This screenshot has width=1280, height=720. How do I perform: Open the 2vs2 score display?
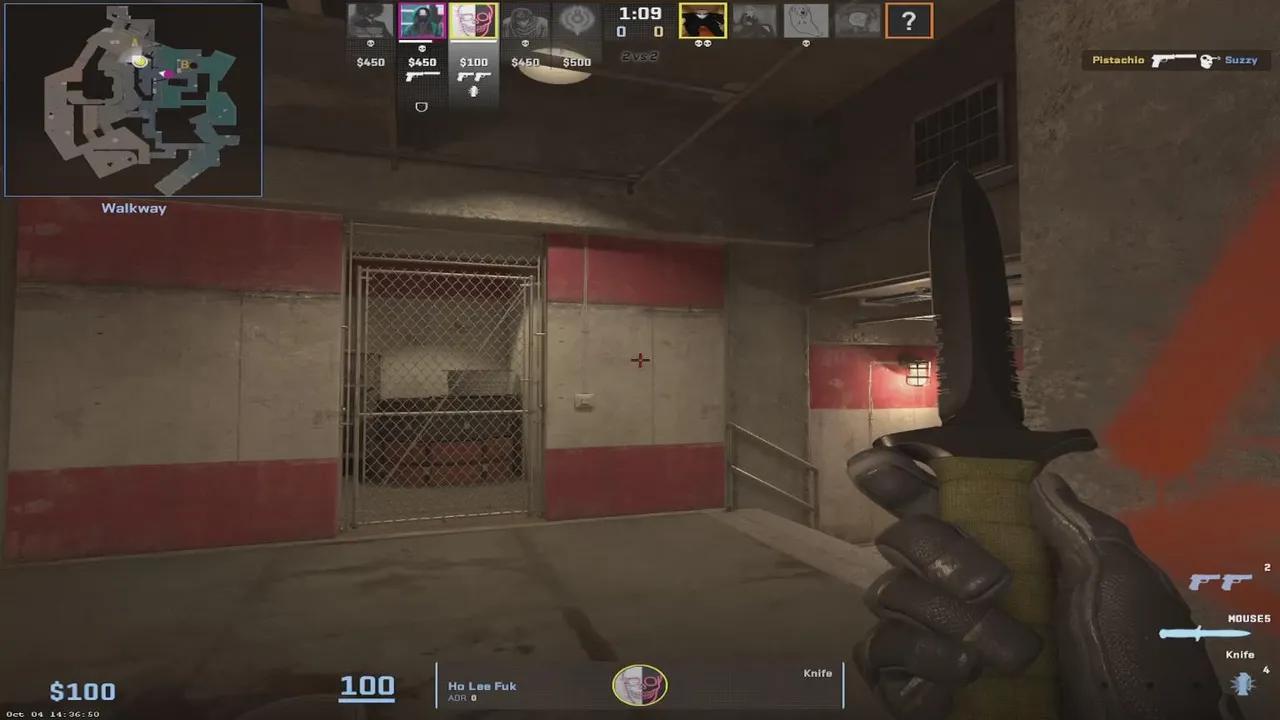pos(638,57)
